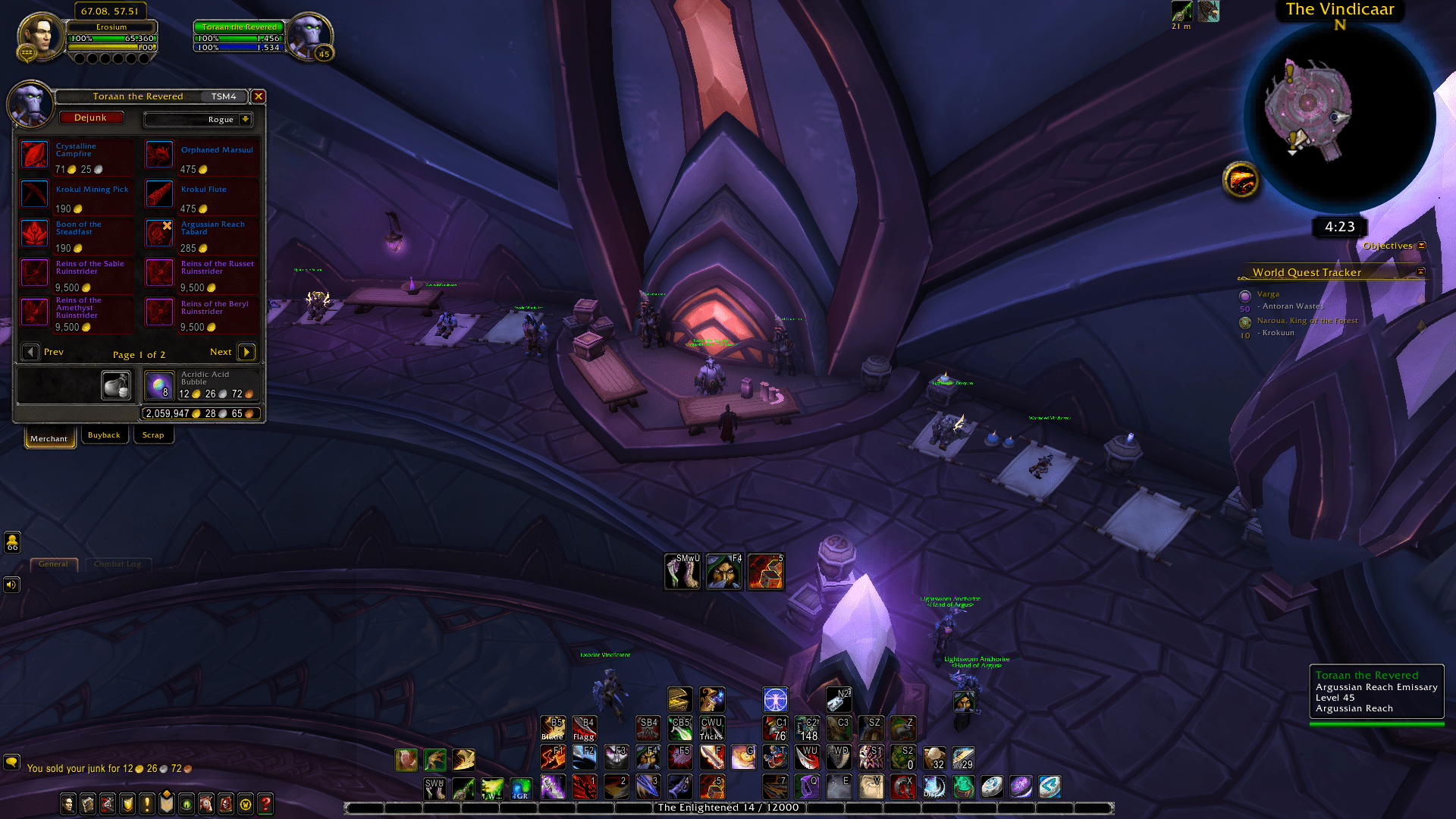
Task: Click the Acridic Acid Bubble buyback icon
Action: [160, 385]
